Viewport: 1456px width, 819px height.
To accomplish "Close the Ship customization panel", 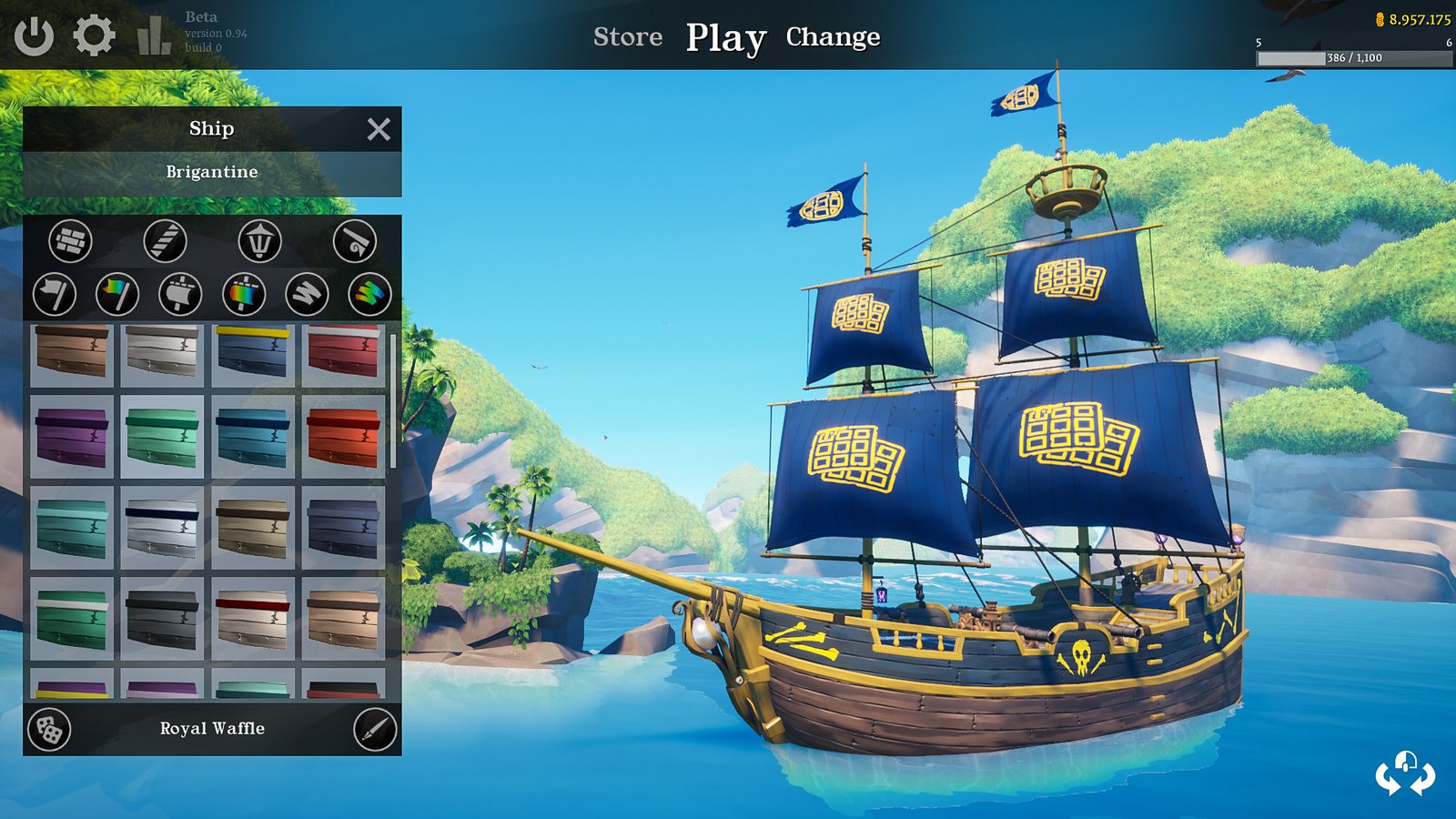I will (x=379, y=129).
